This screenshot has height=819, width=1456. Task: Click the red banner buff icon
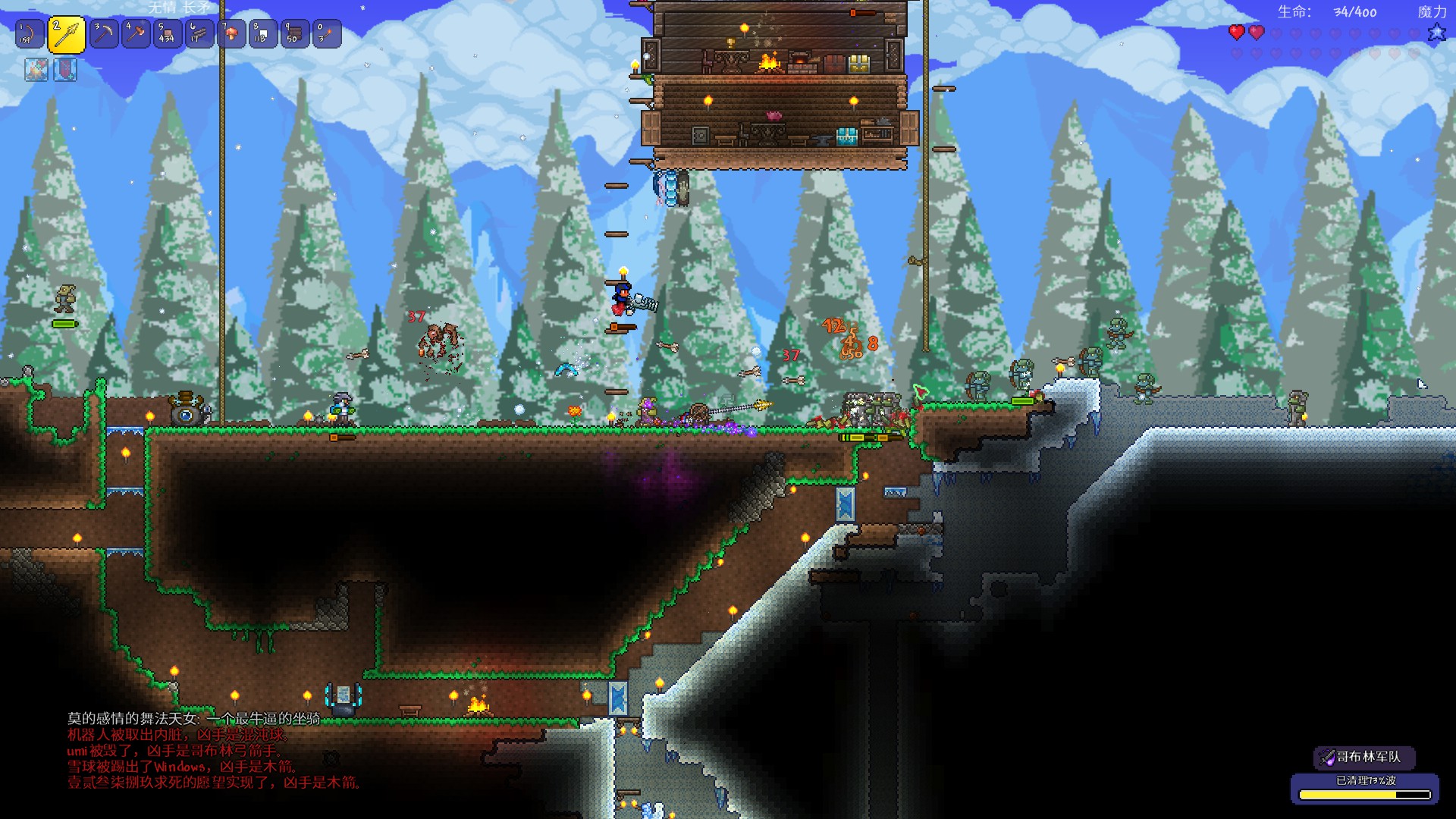pyautogui.click(x=65, y=70)
